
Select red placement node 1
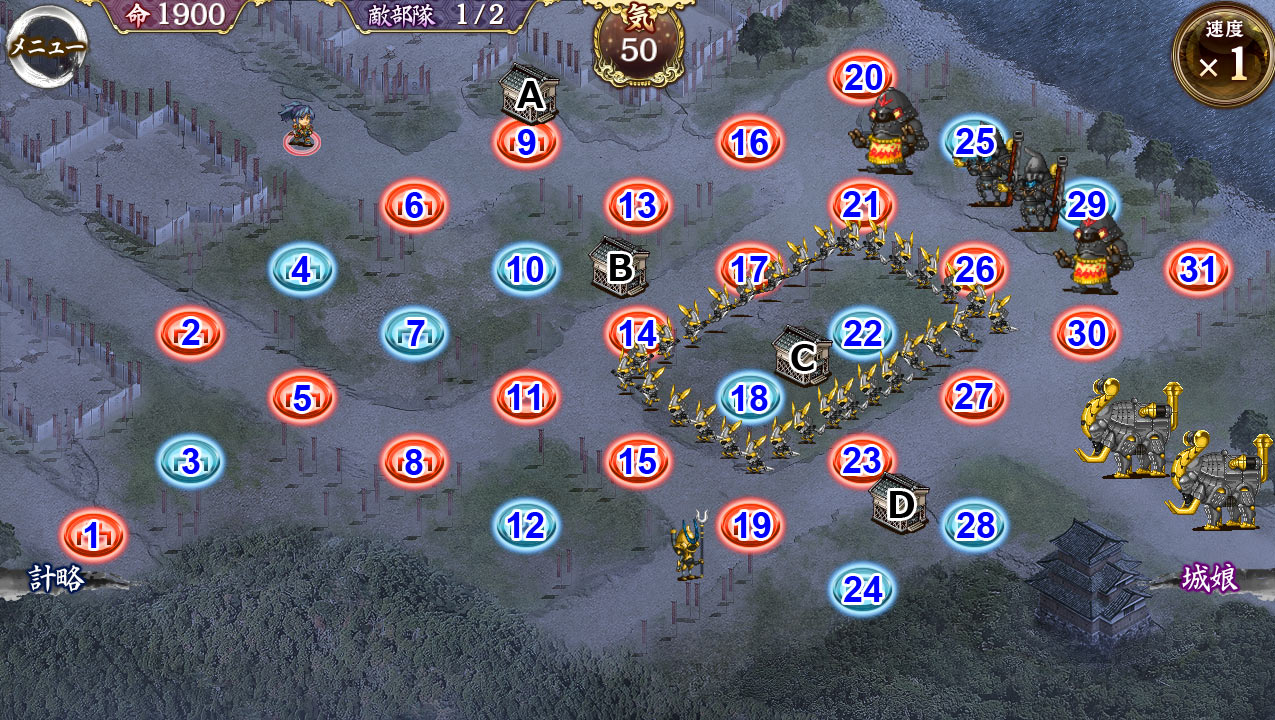(x=93, y=536)
